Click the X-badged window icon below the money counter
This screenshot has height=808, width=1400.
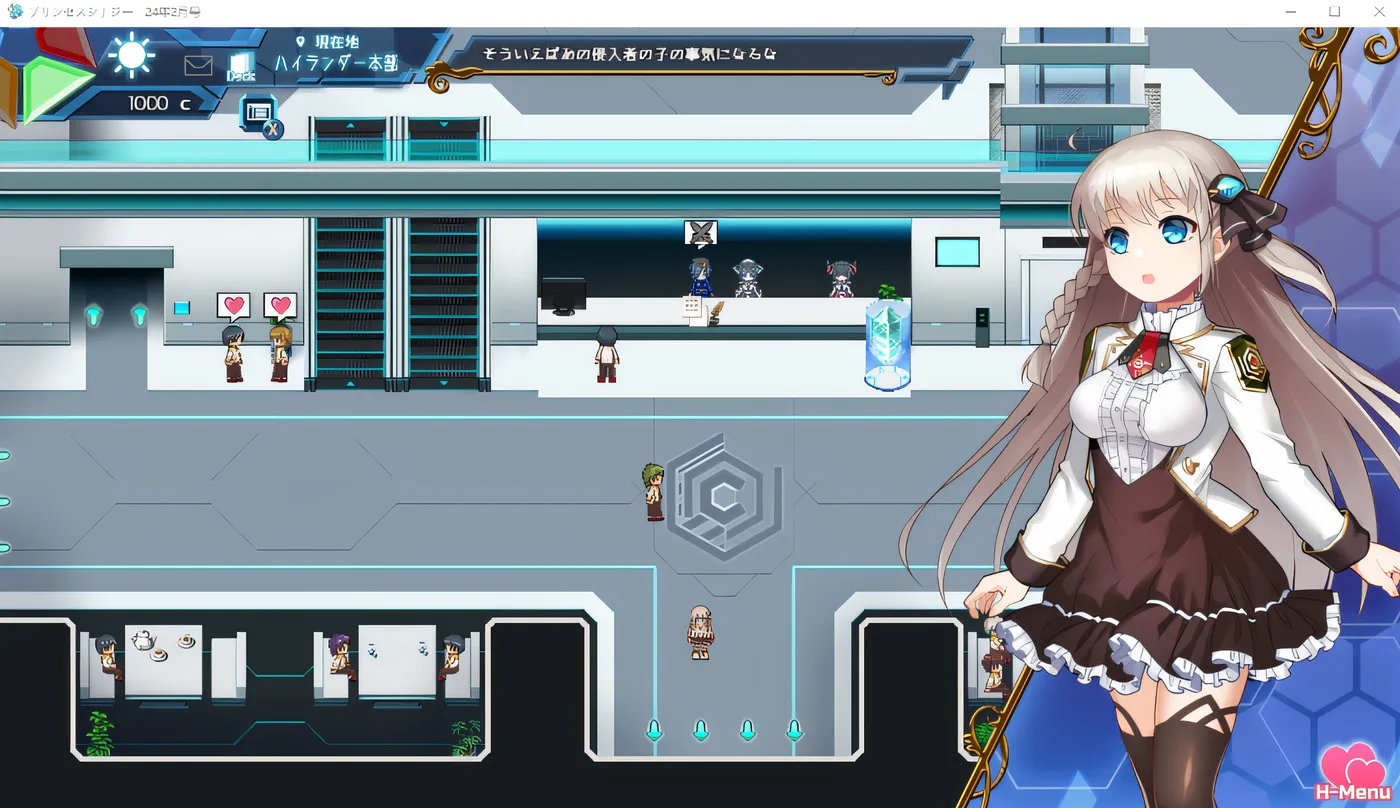pyautogui.click(x=257, y=112)
